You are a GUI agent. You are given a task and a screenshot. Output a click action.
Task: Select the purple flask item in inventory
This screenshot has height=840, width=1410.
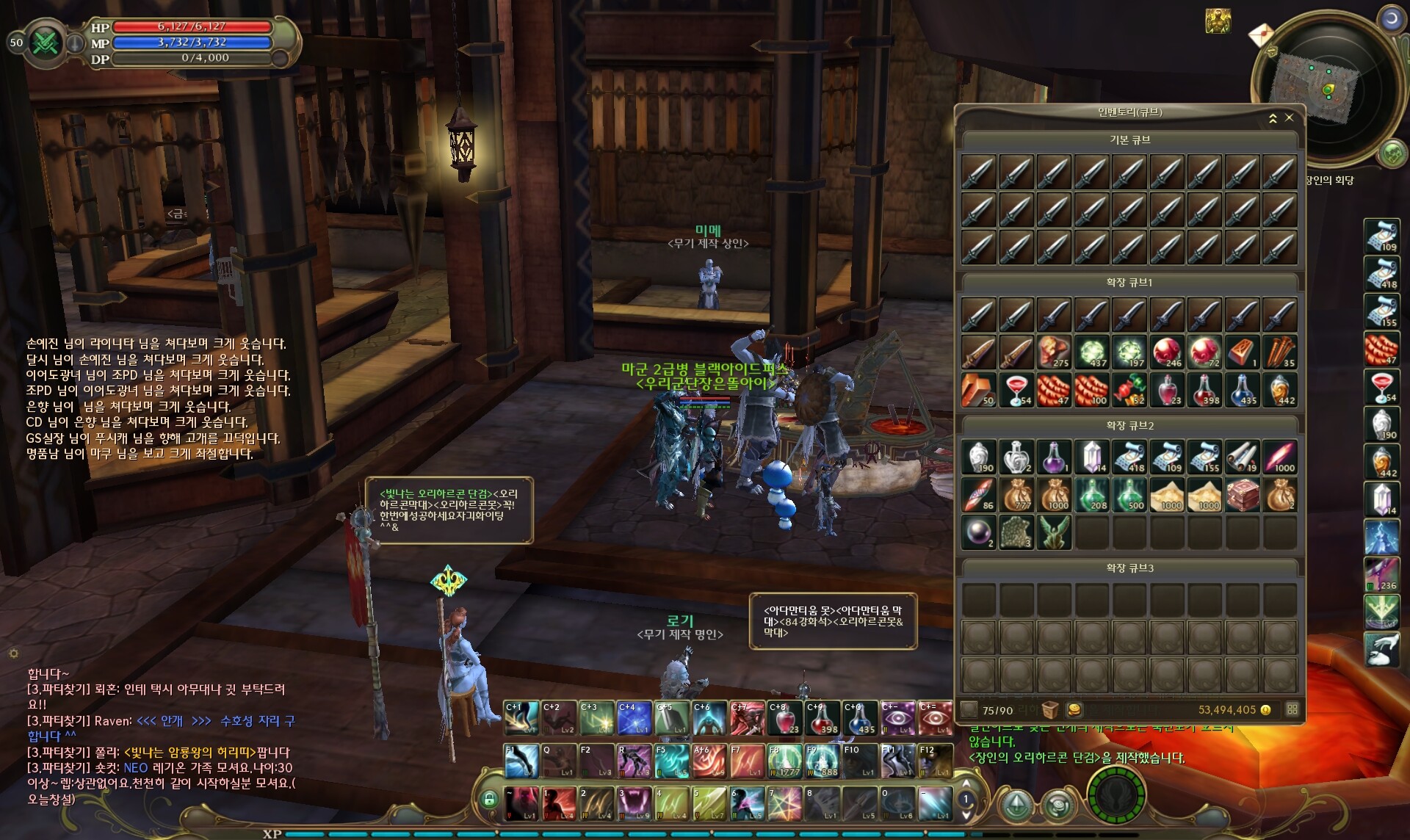(1055, 457)
